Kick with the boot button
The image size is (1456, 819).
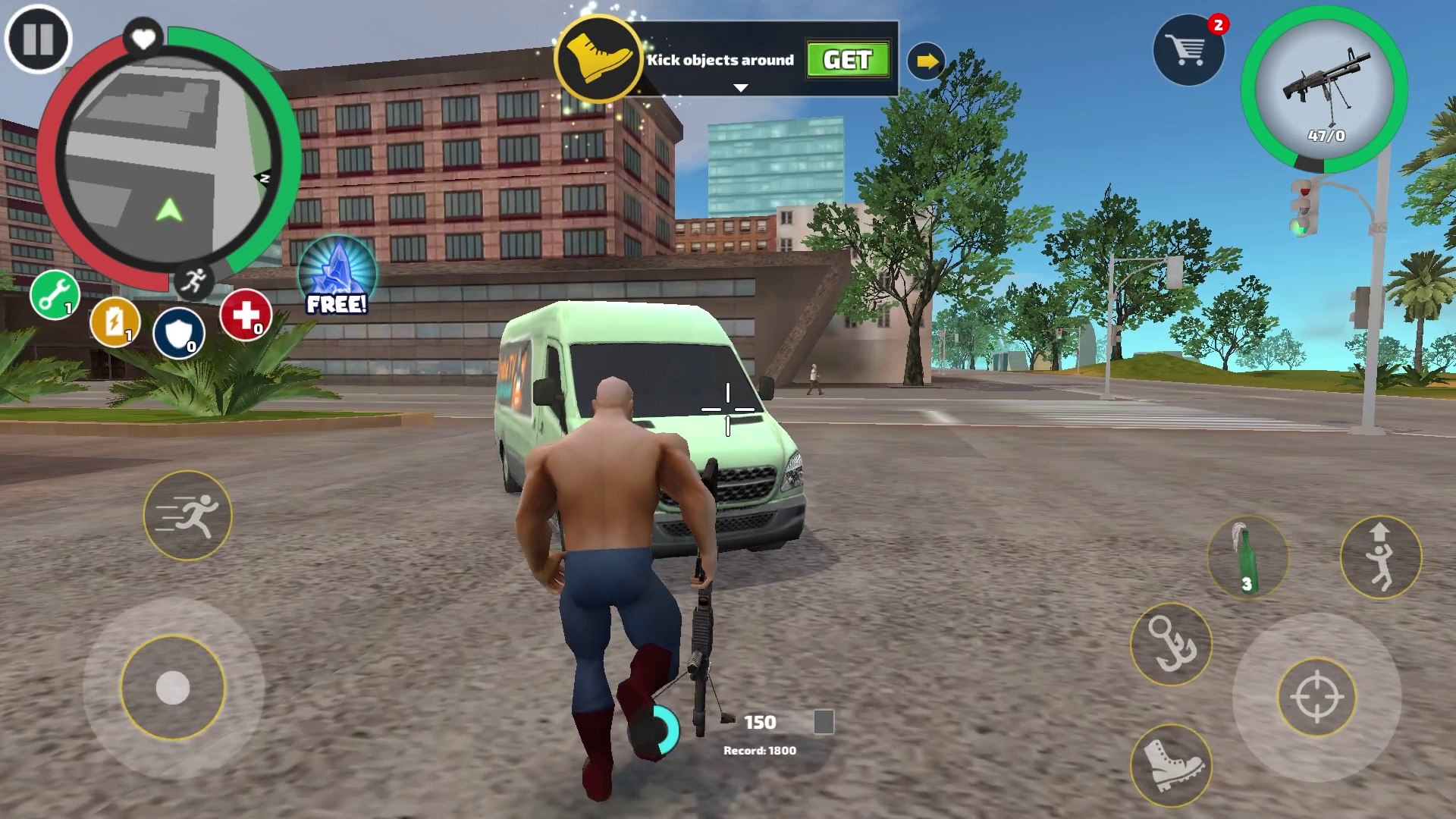[1171, 764]
